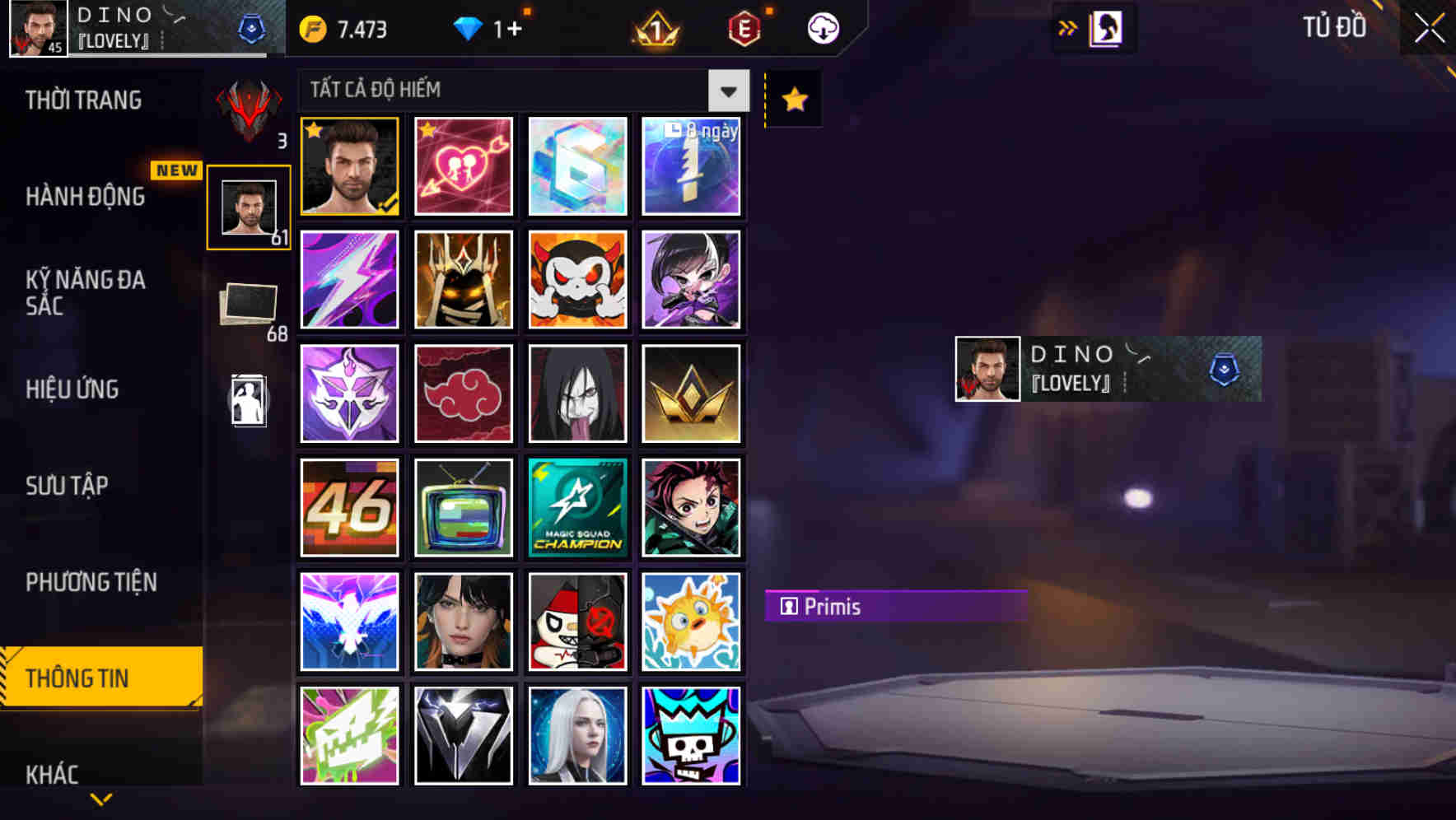Toggle favorite star on heart-arrow avatar
Image resolution: width=1456 pixels, height=820 pixels.
click(427, 130)
